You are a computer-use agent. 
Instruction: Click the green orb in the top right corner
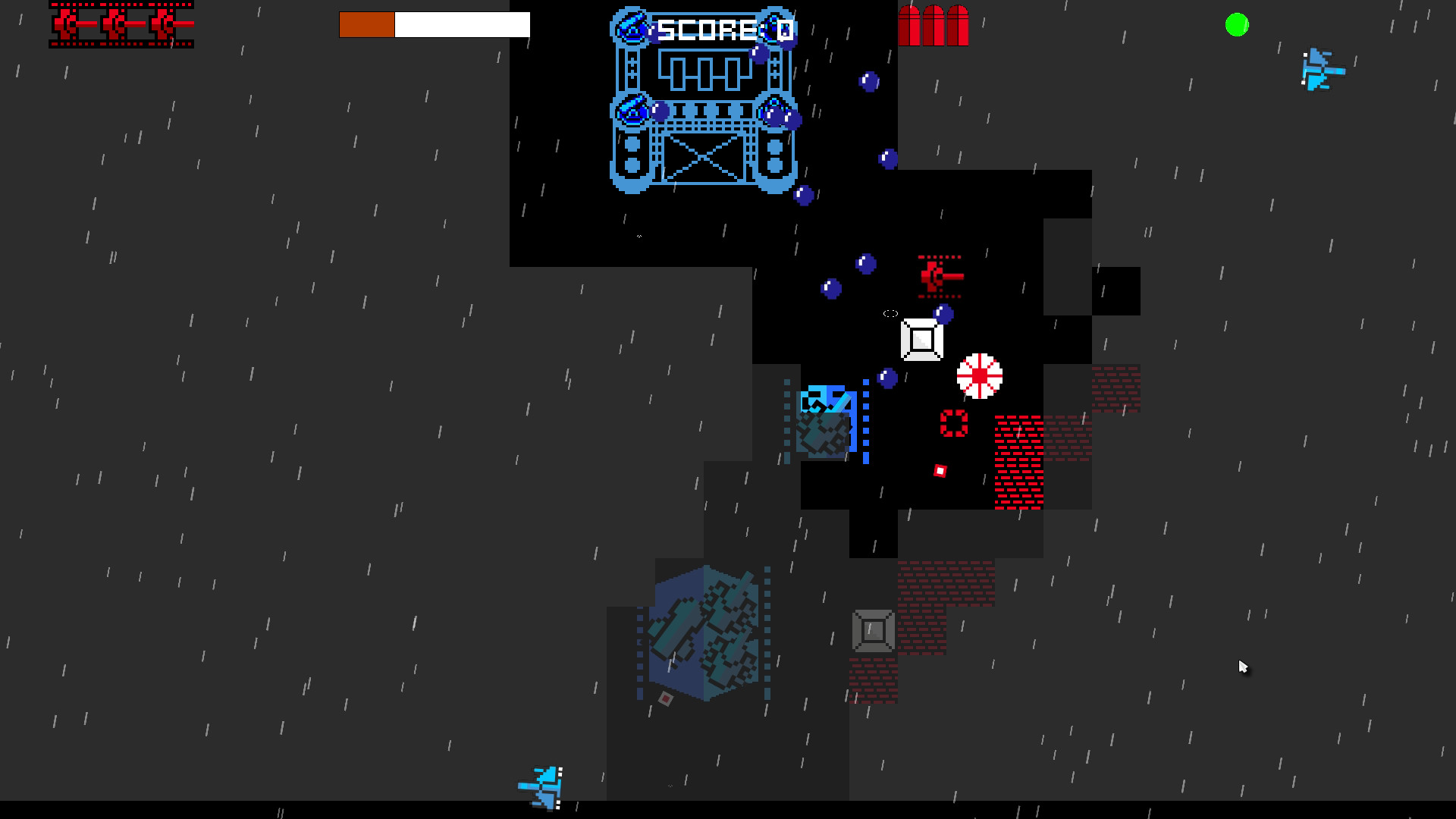1235,25
